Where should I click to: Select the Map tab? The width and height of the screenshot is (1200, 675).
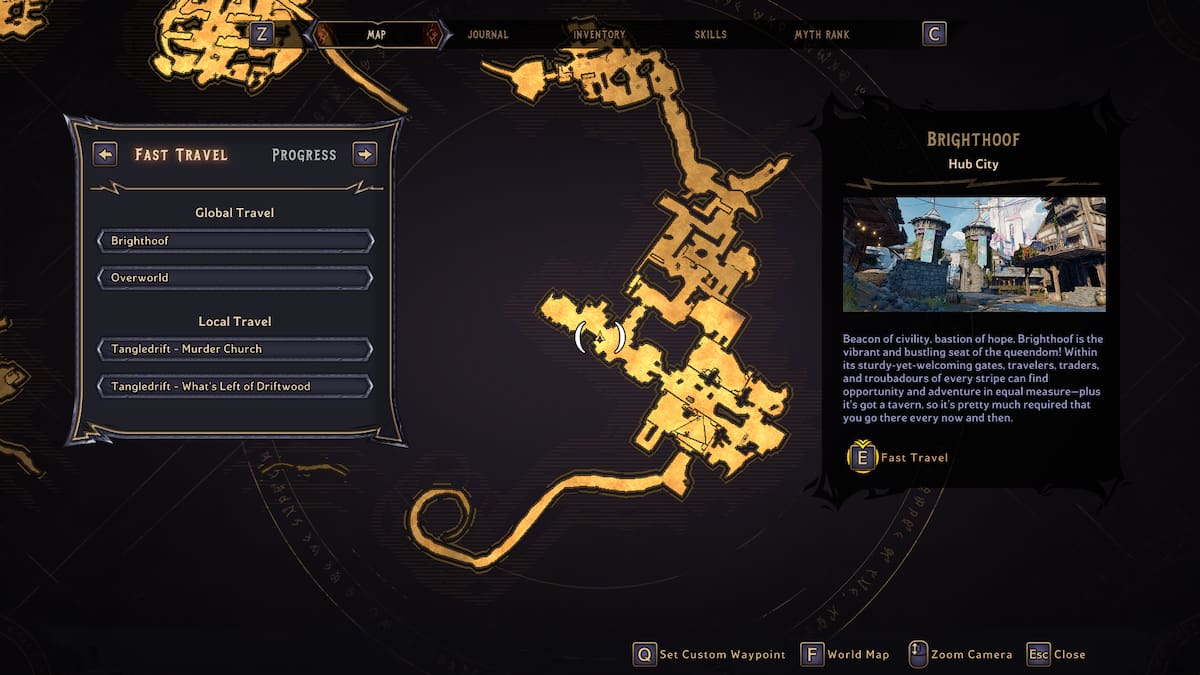[x=376, y=35]
